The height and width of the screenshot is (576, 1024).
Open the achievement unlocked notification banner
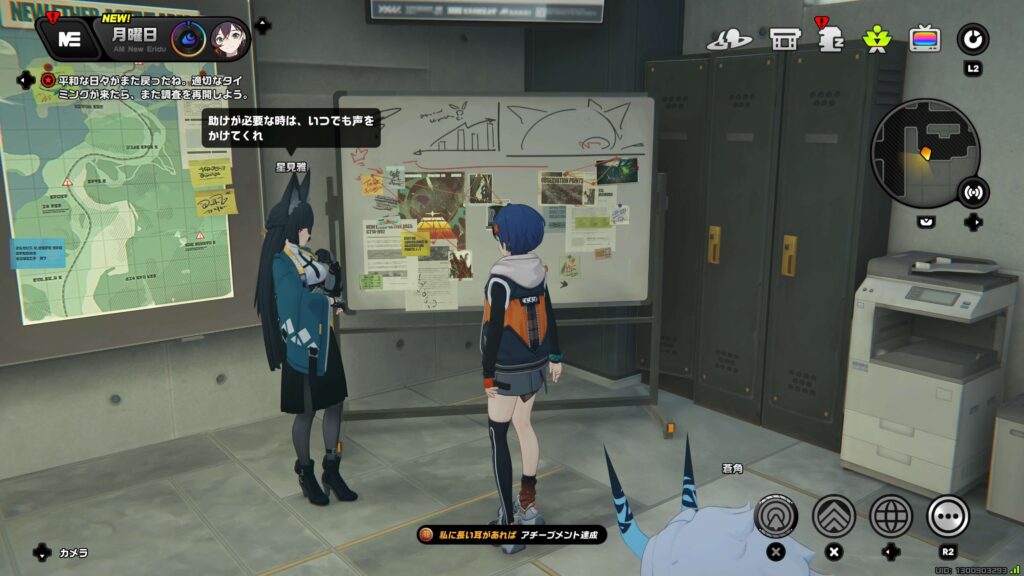tap(512, 535)
